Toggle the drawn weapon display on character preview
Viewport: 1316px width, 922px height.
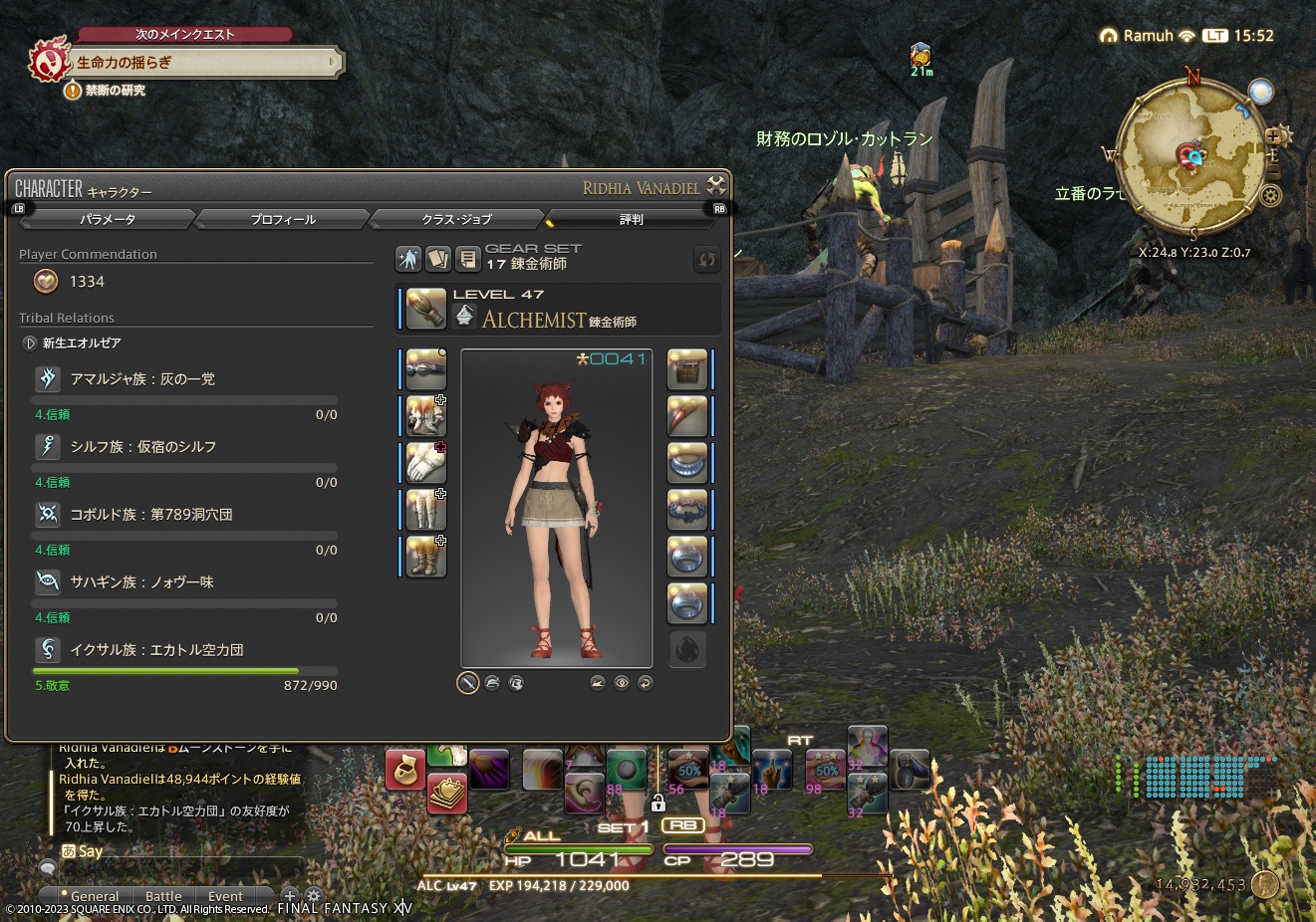point(466,683)
